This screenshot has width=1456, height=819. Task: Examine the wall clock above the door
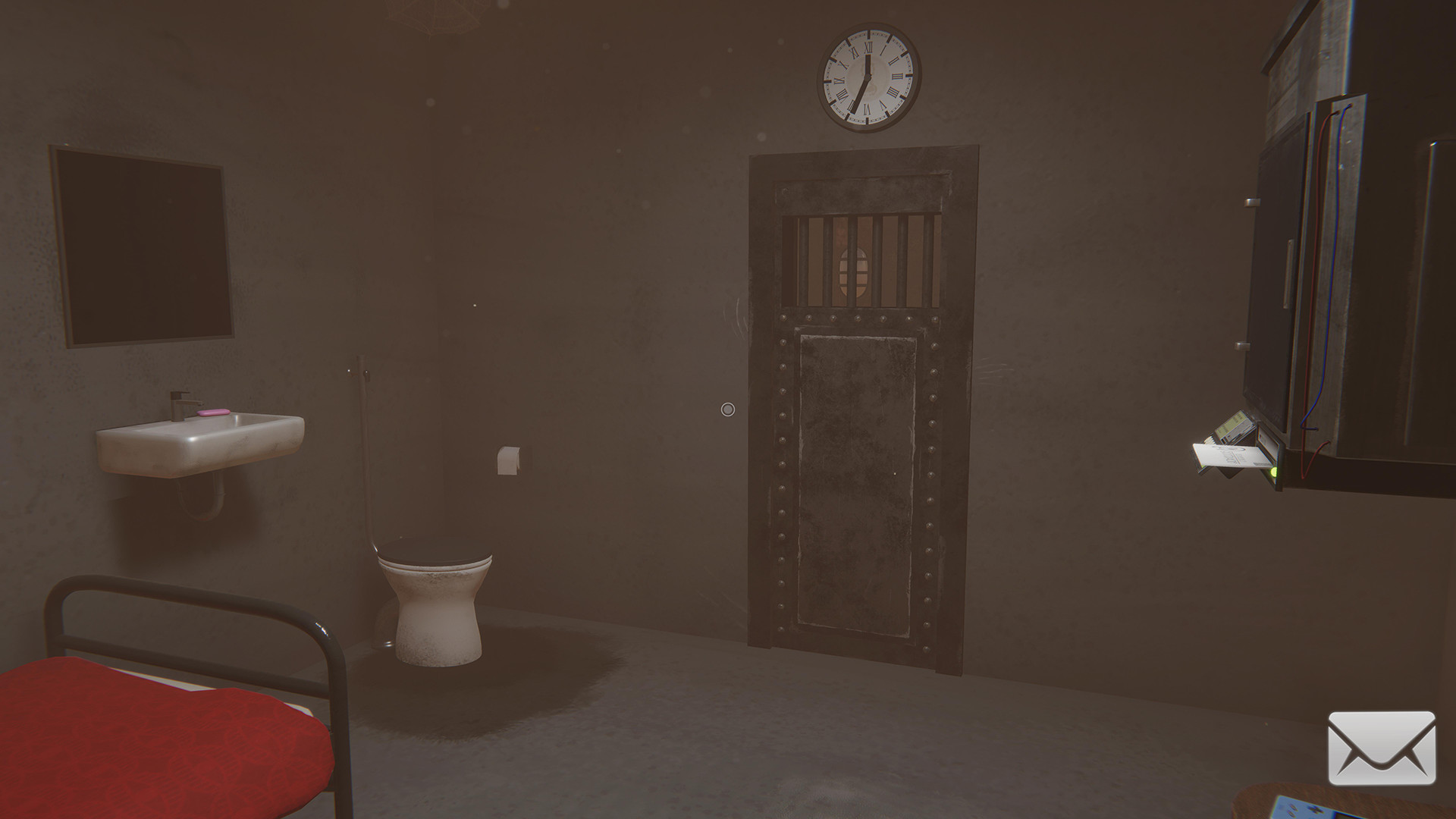tap(867, 76)
